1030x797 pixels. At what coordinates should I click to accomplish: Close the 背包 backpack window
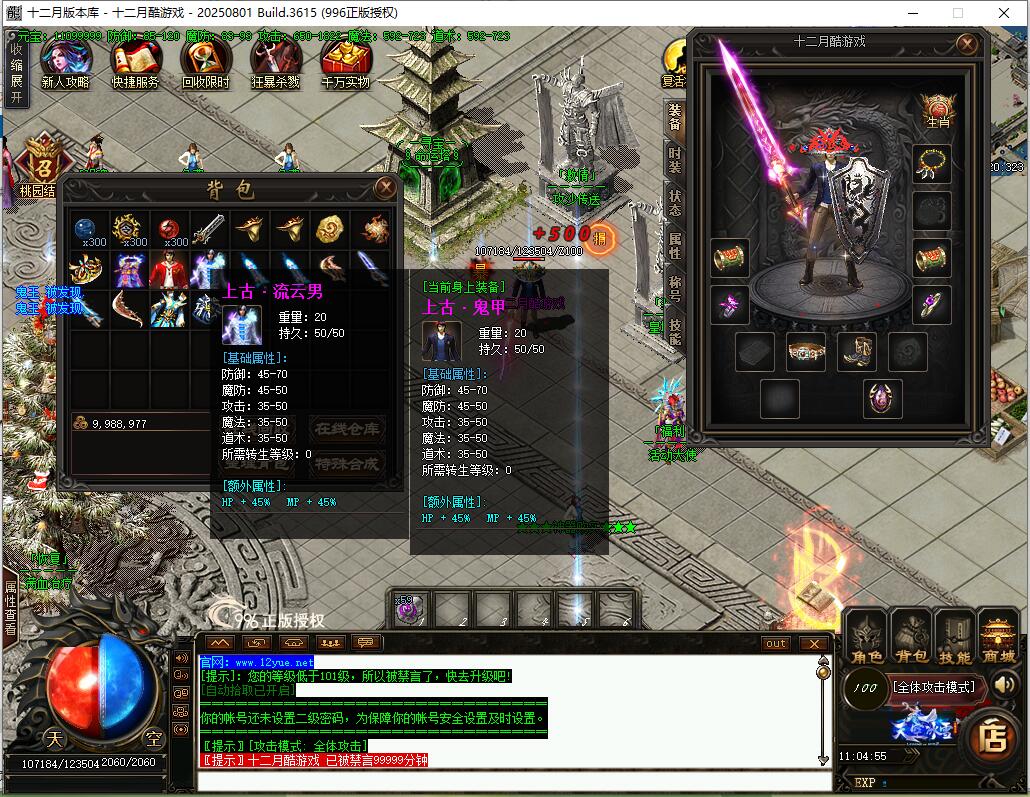click(x=385, y=188)
